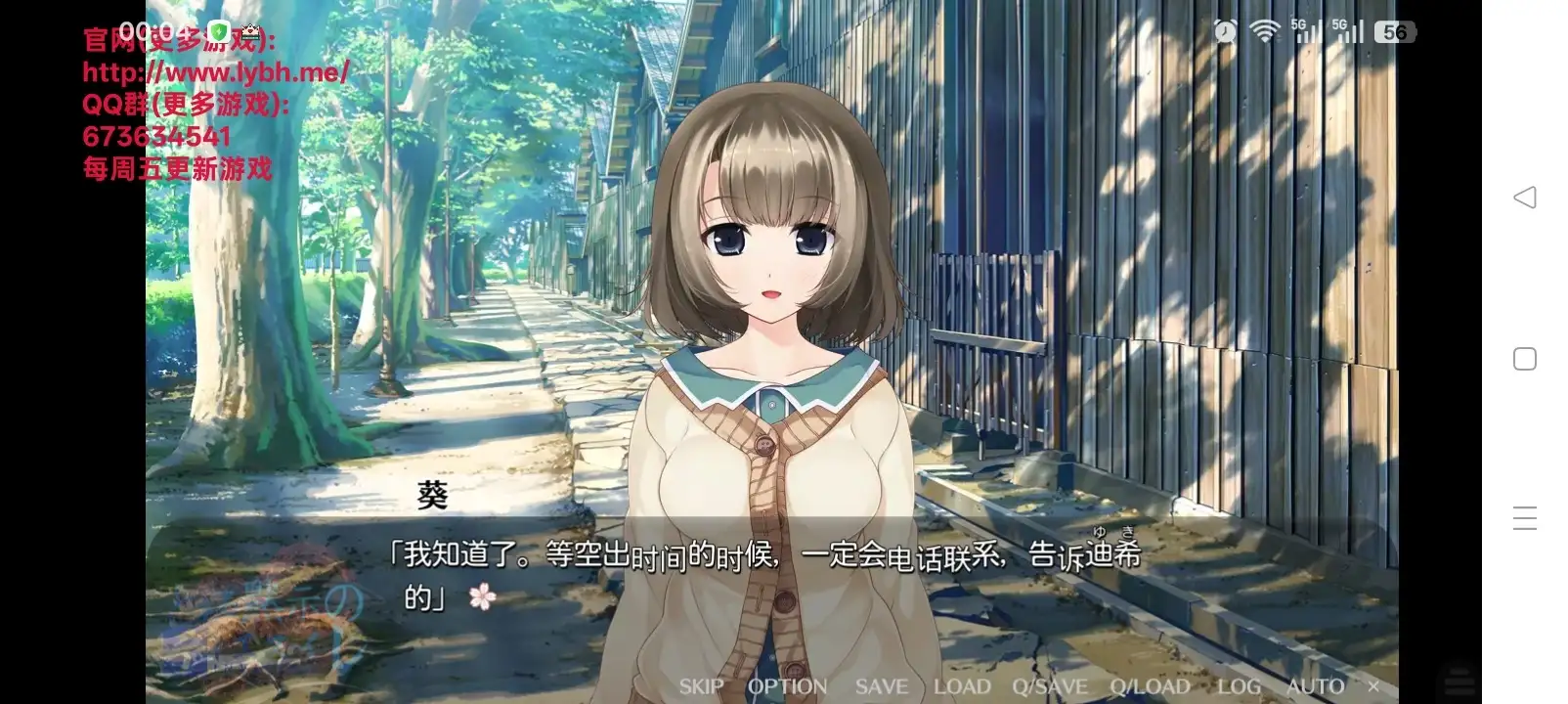Hide the dialogue box with the X

coord(1373,686)
